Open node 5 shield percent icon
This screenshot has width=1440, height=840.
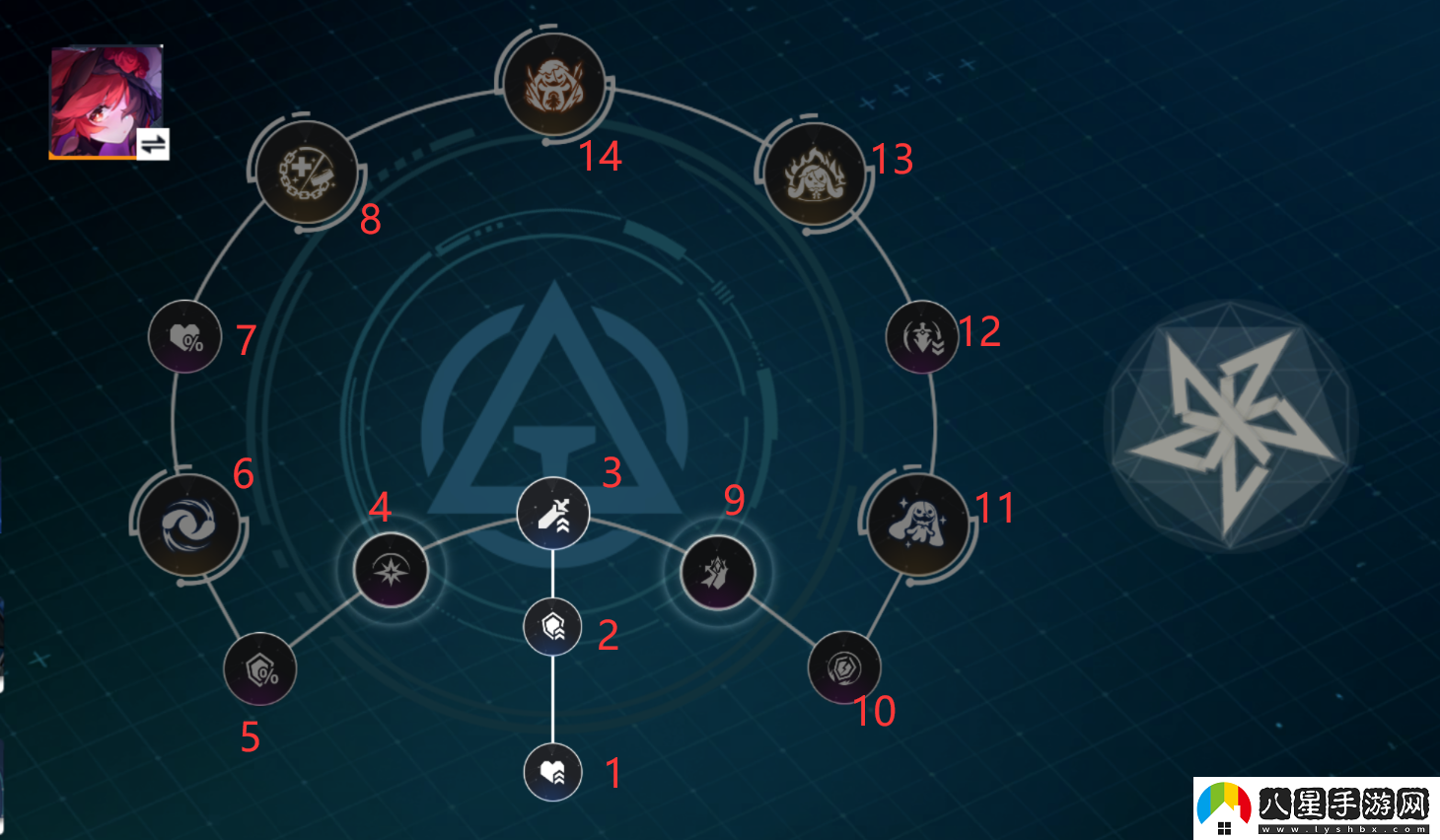click(259, 669)
